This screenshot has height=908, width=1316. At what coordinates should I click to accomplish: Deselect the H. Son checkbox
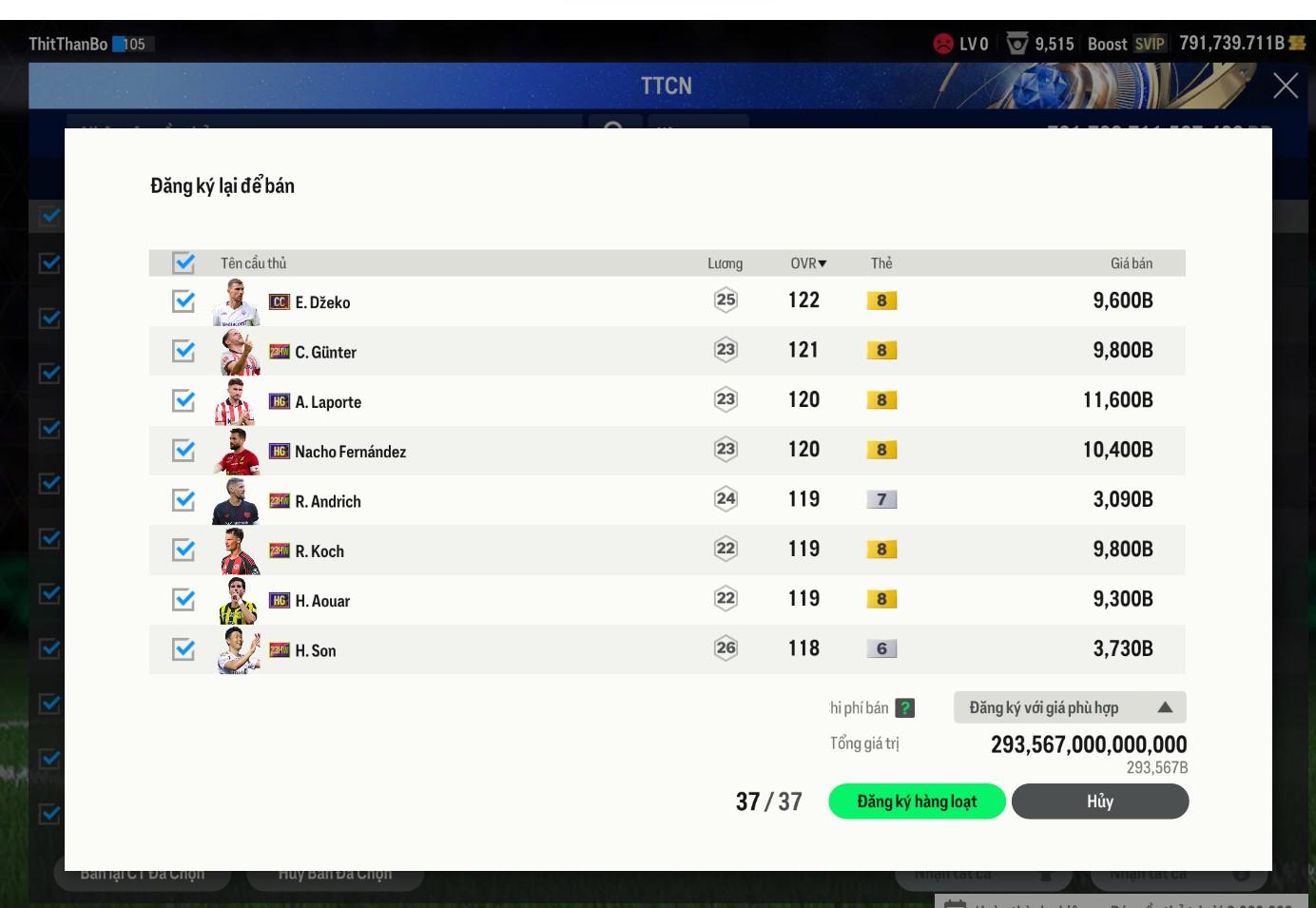pyautogui.click(x=184, y=649)
